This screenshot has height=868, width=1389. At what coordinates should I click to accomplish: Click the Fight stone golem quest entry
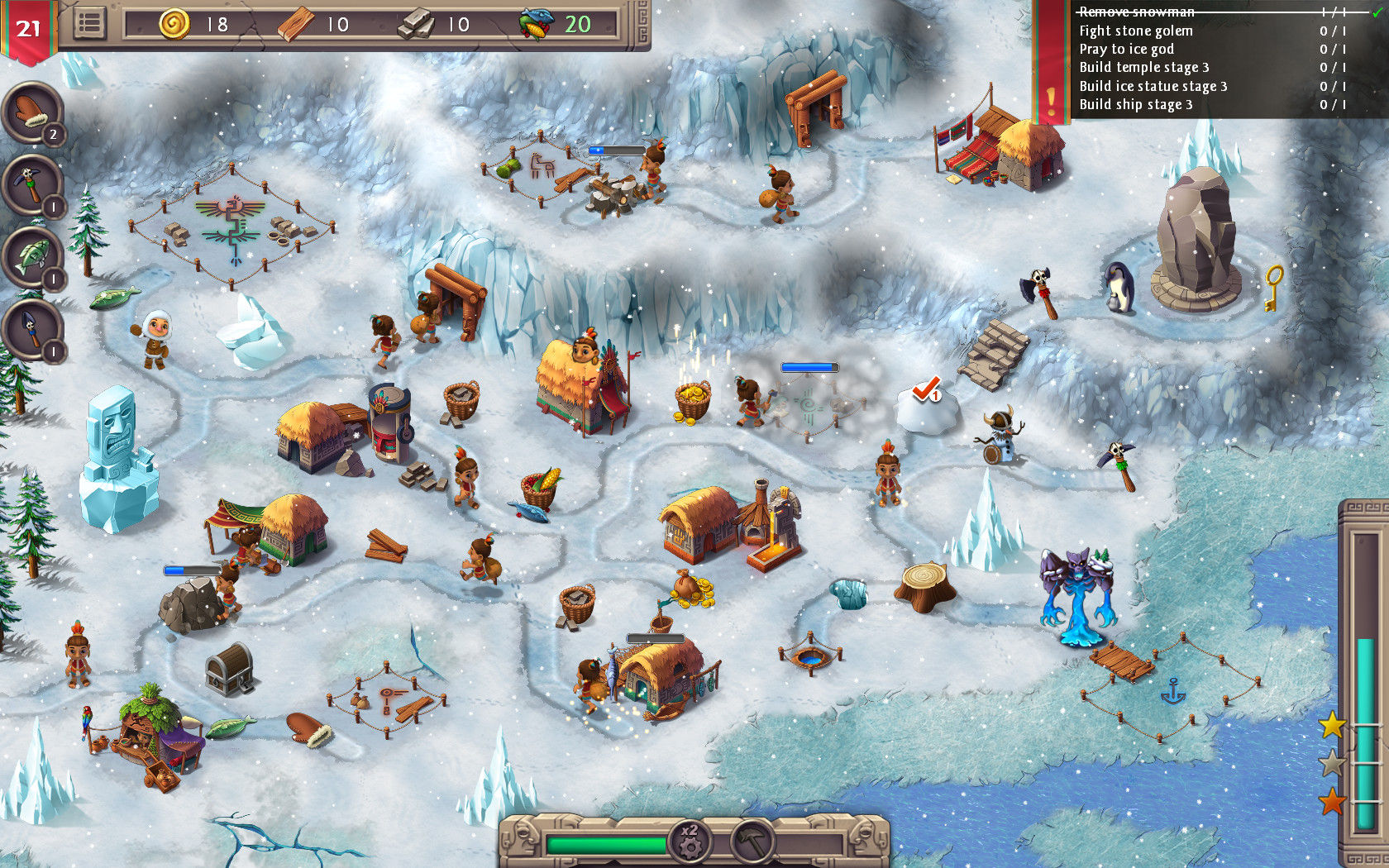click(1136, 31)
